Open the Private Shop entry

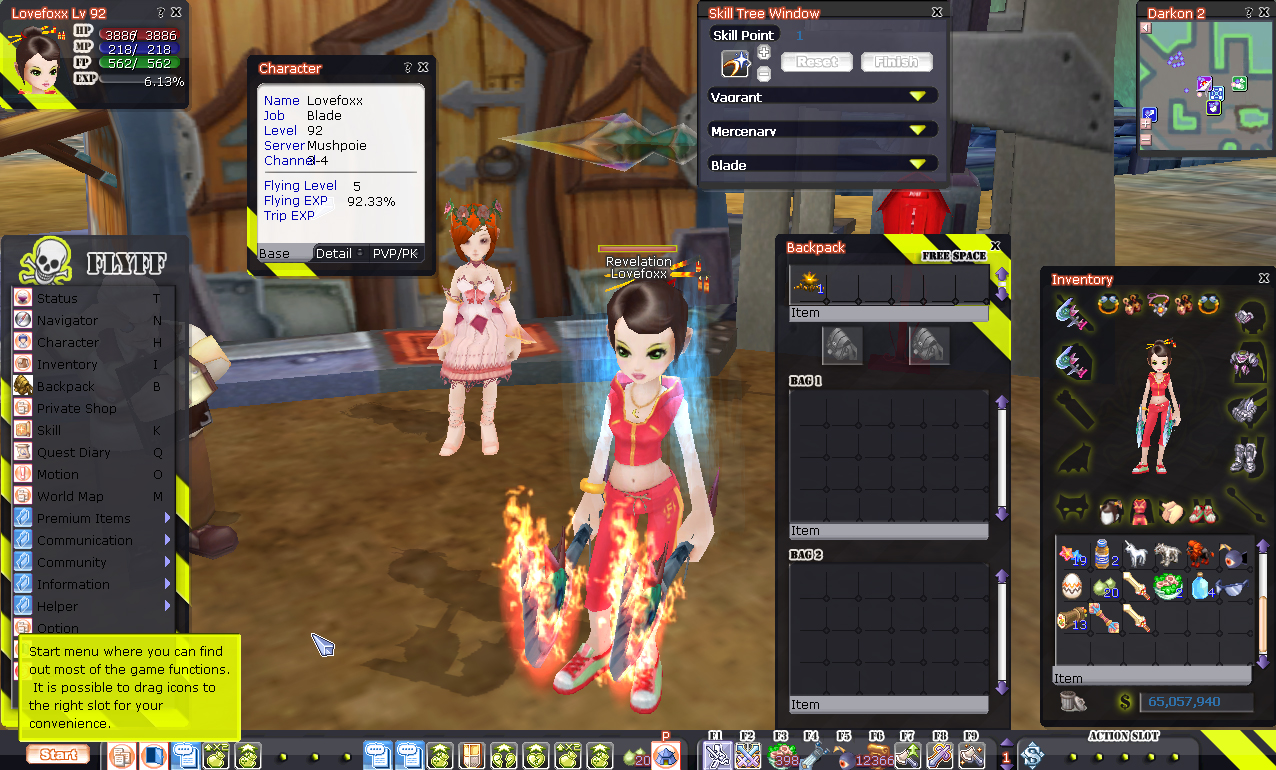pyautogui.click(x=76, y=409)
